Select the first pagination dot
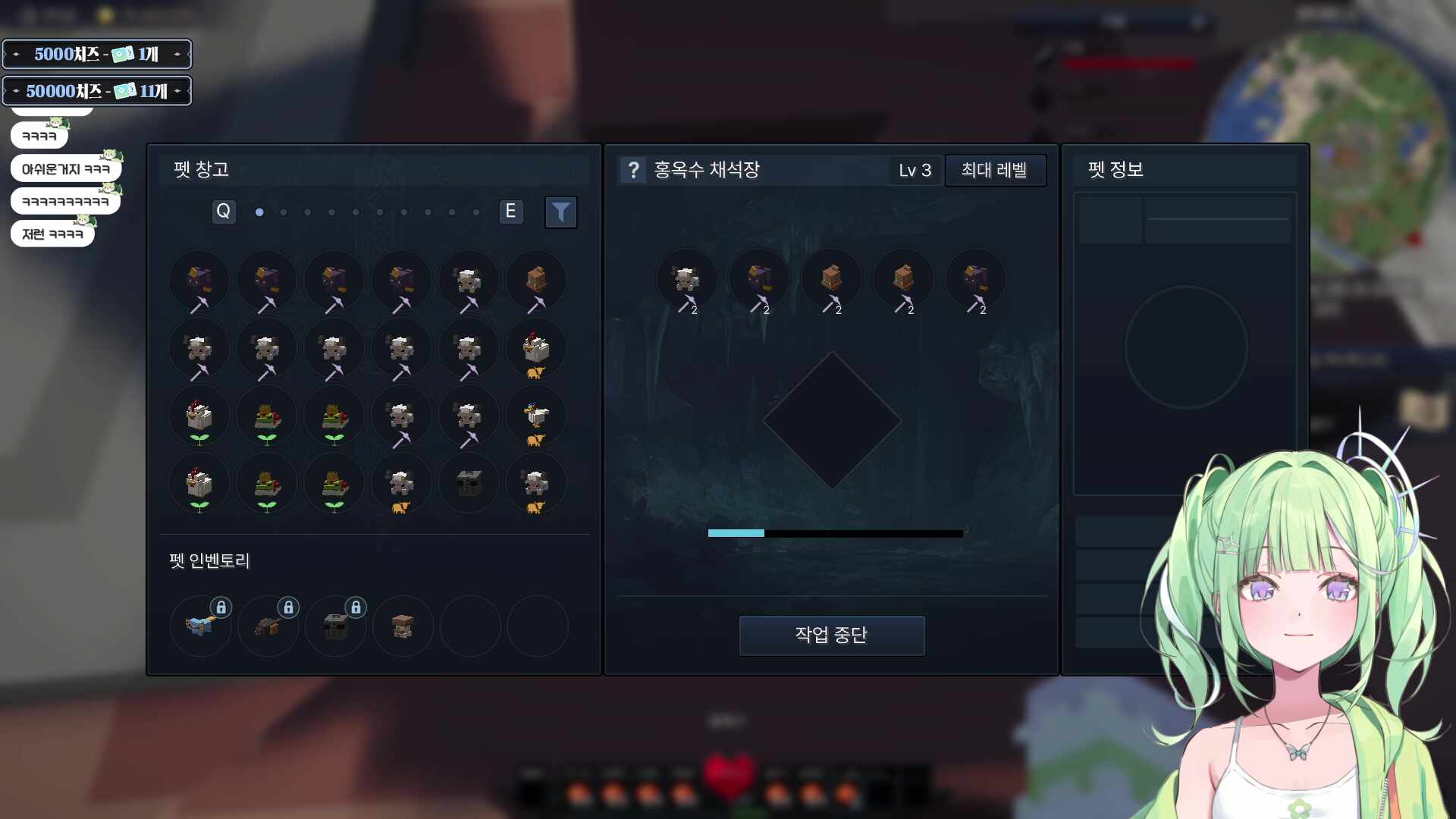The height and width of the screenshot is (819, 1456). (259, 213)
